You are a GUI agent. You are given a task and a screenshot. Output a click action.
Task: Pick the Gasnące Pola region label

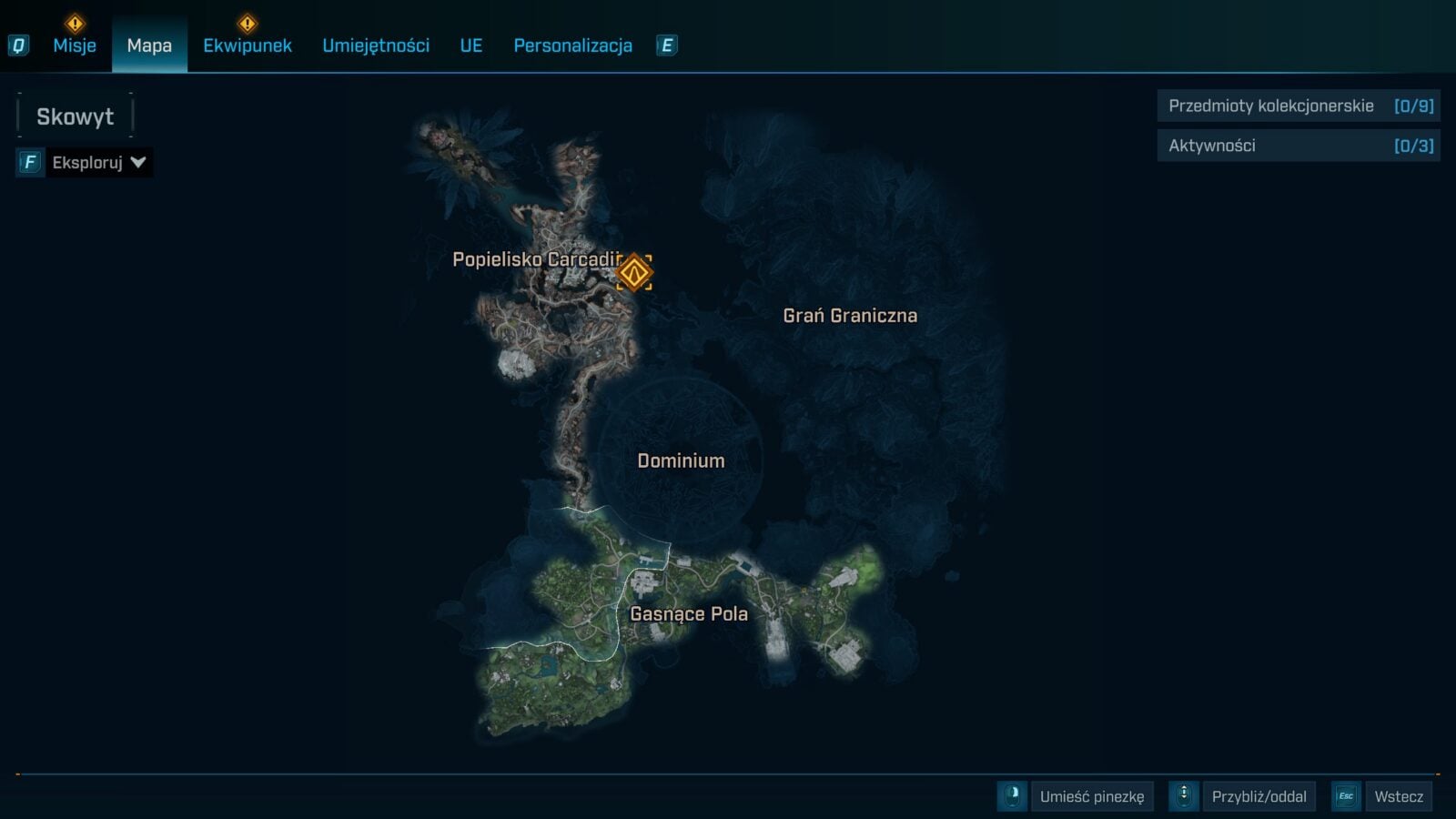click(689, 614)
